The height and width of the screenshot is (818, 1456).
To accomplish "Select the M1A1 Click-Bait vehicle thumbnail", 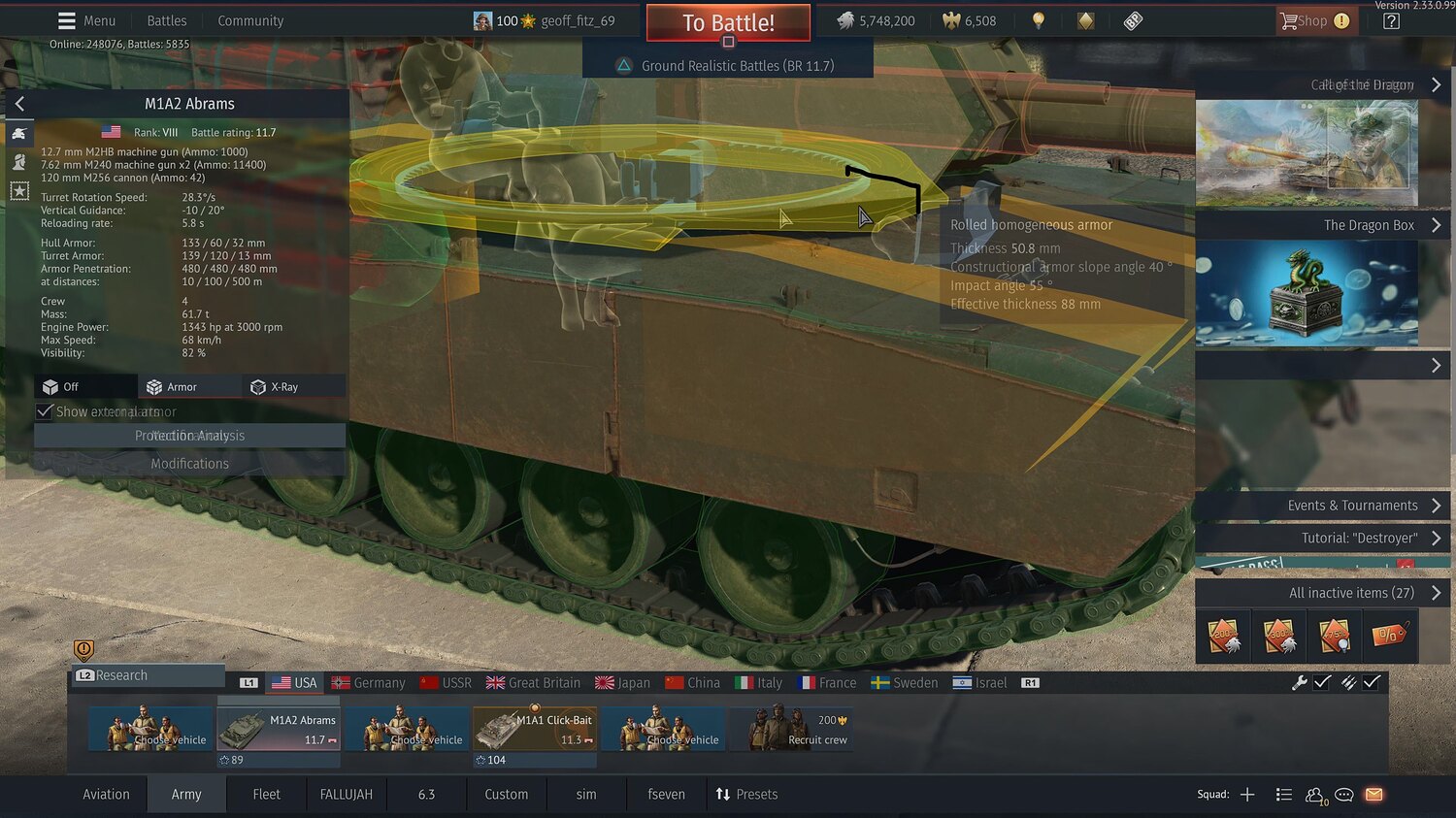I will (534, 729).
